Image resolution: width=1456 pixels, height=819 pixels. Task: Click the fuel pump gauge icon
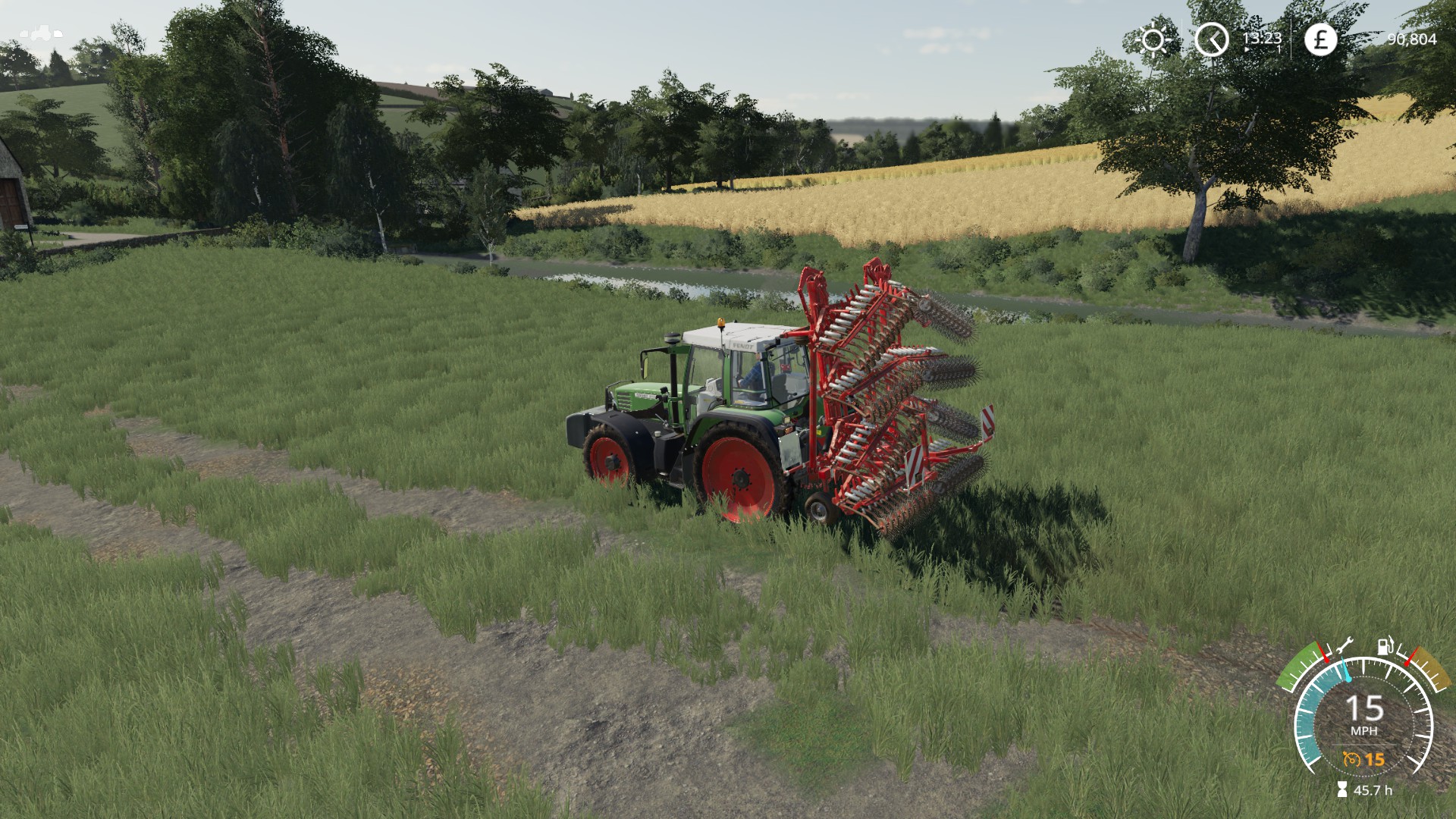point(1386,647)
